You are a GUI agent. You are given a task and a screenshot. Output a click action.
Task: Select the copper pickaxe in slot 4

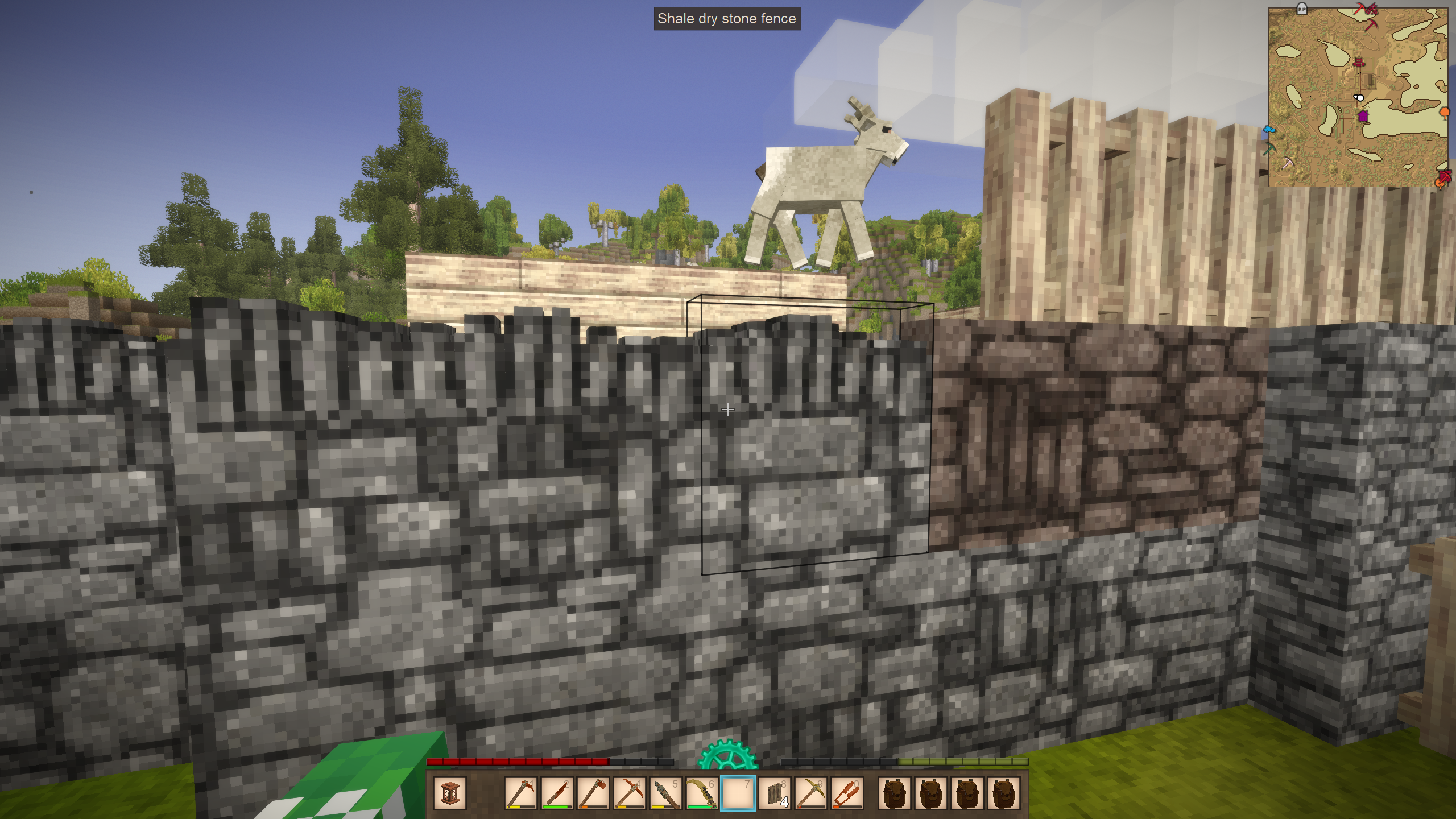tap(630, 793)
